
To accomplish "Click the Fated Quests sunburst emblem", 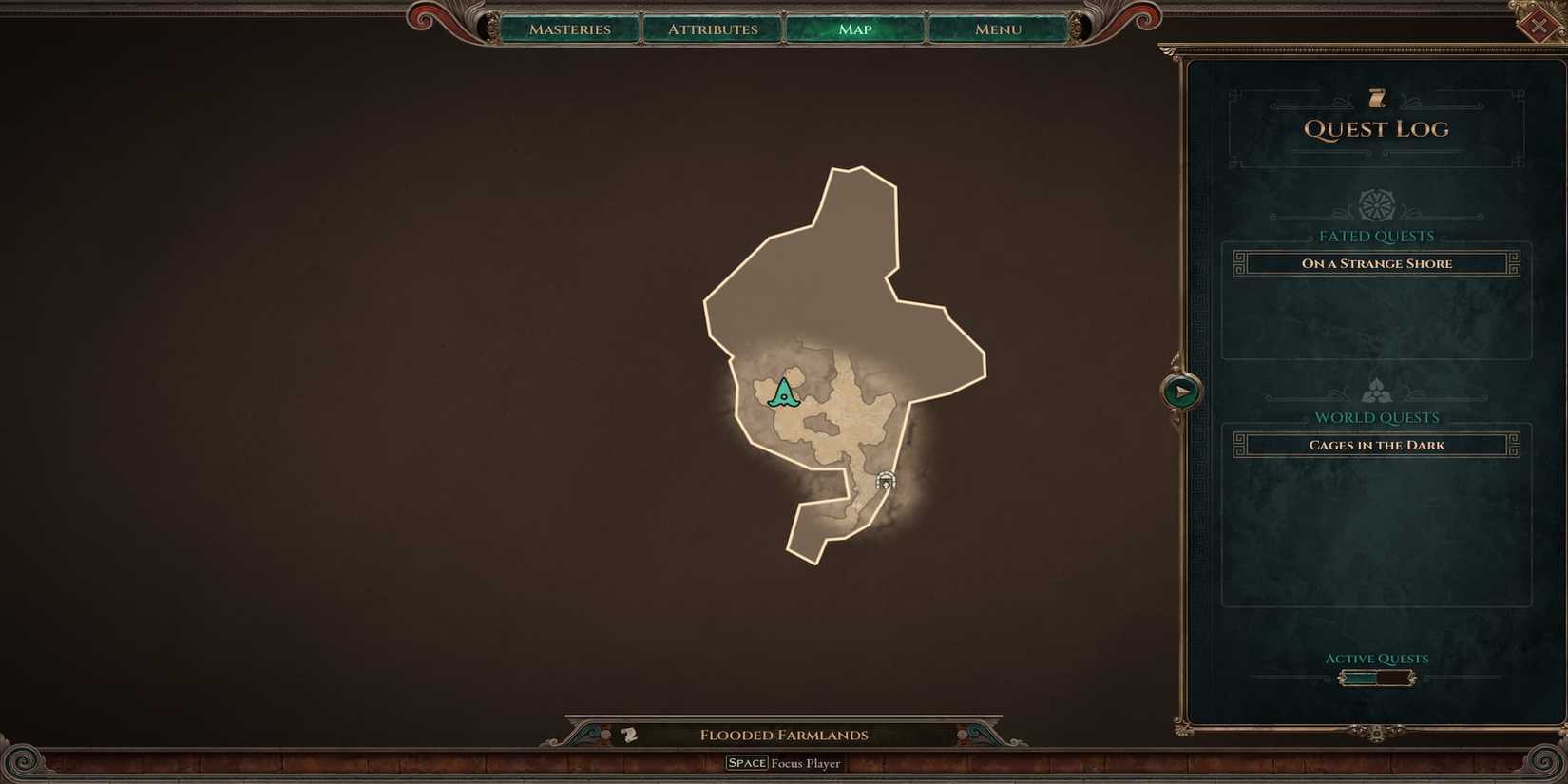I will pyautogui.click(x=1375, y=204).
